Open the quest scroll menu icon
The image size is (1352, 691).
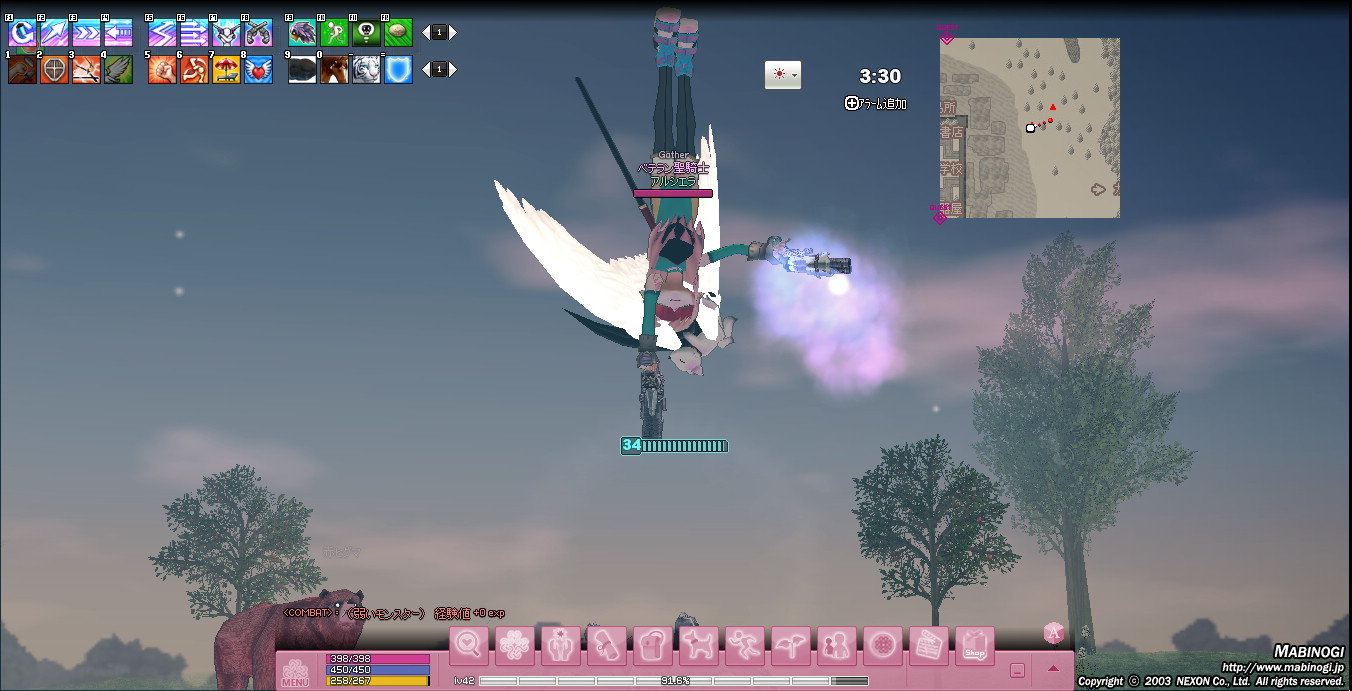click(606, 645)
